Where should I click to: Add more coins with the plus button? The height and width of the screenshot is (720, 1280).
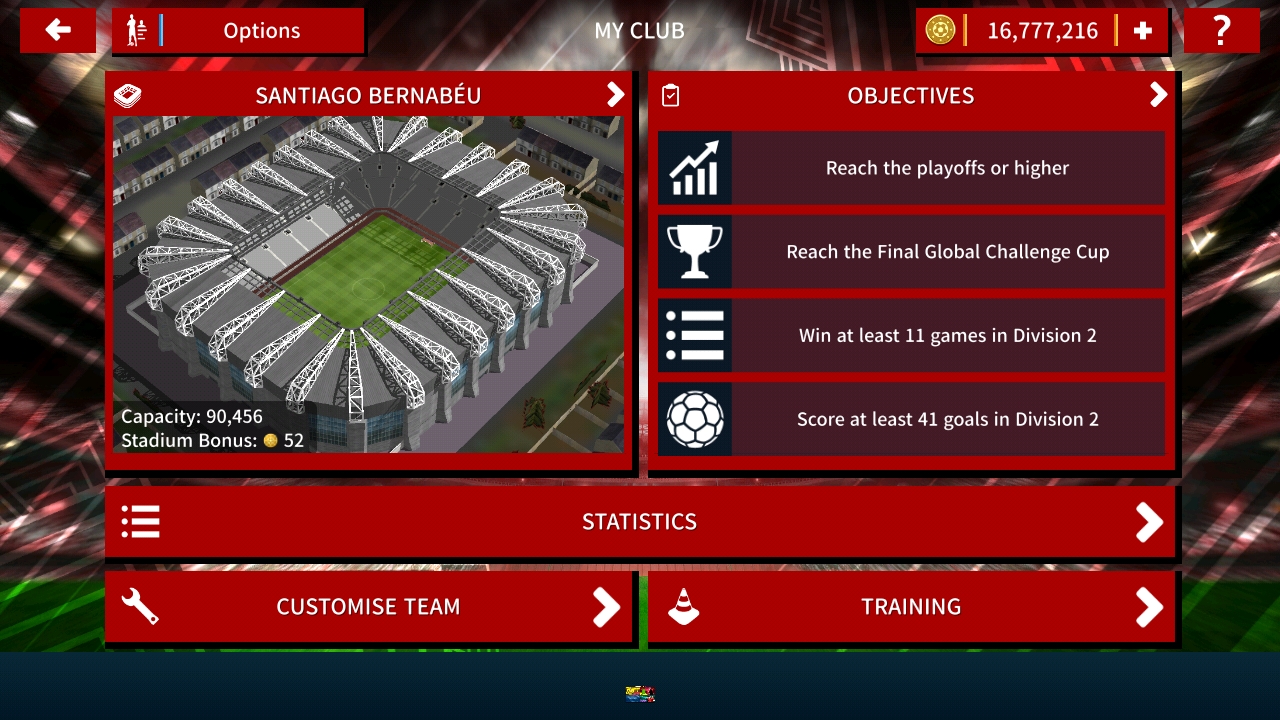pyautogui.click(x=1143, y=31)
